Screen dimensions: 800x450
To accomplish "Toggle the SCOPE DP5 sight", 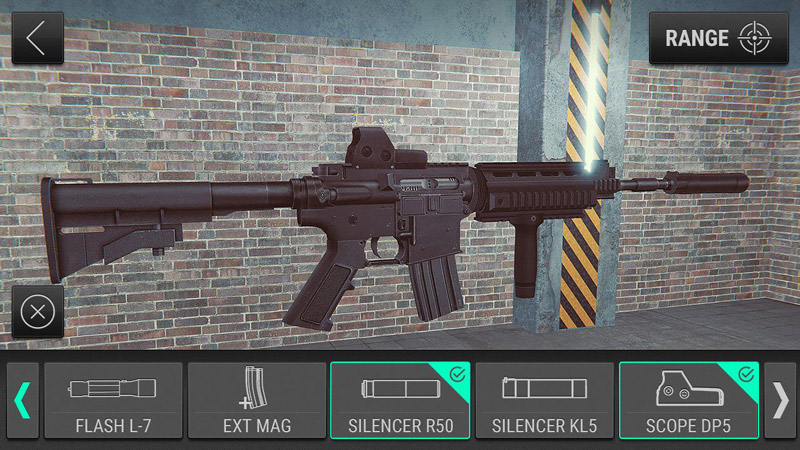I will [x=689, y=400].
